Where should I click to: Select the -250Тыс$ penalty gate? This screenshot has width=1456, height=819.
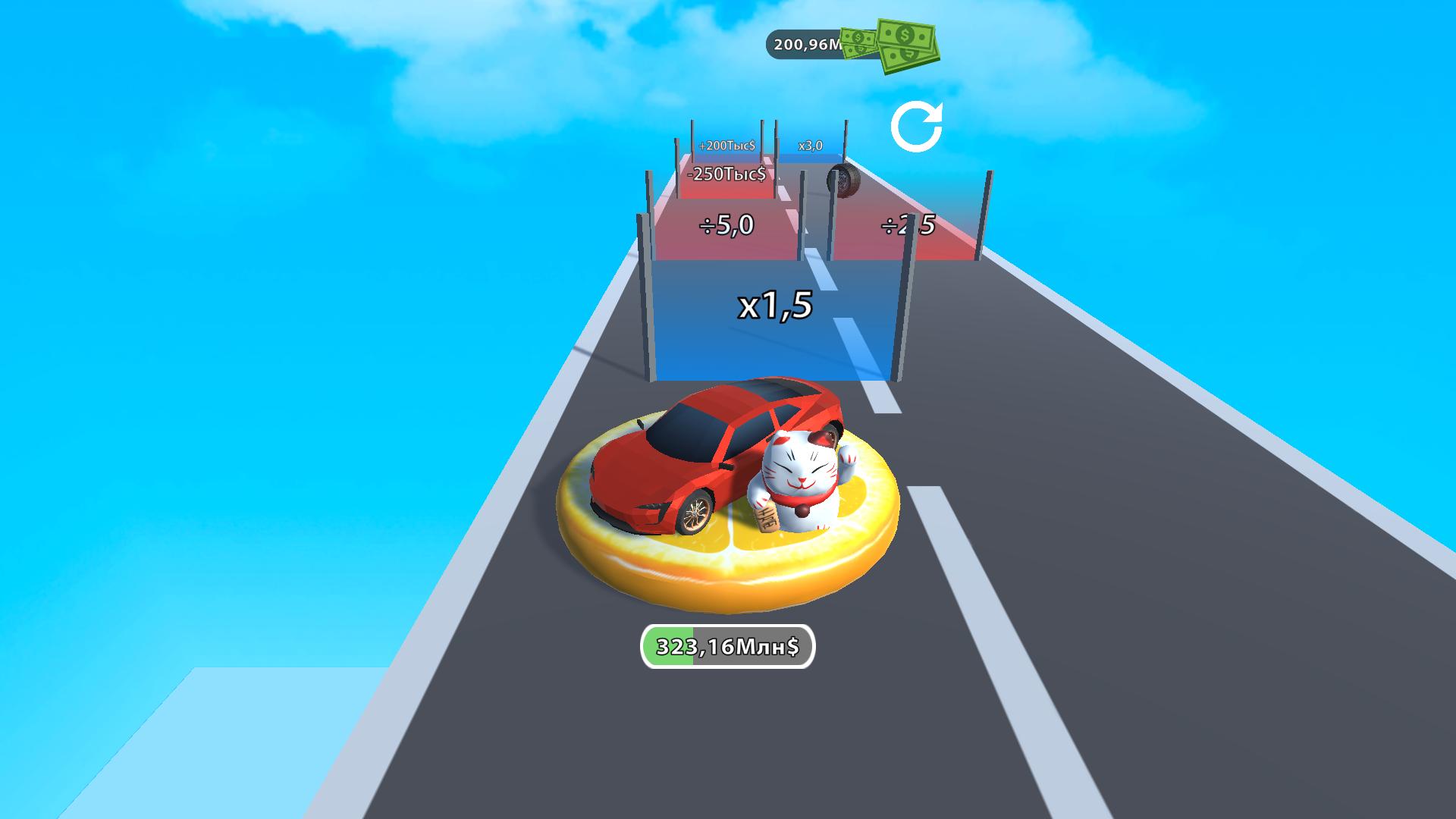(x=726, y=174)
